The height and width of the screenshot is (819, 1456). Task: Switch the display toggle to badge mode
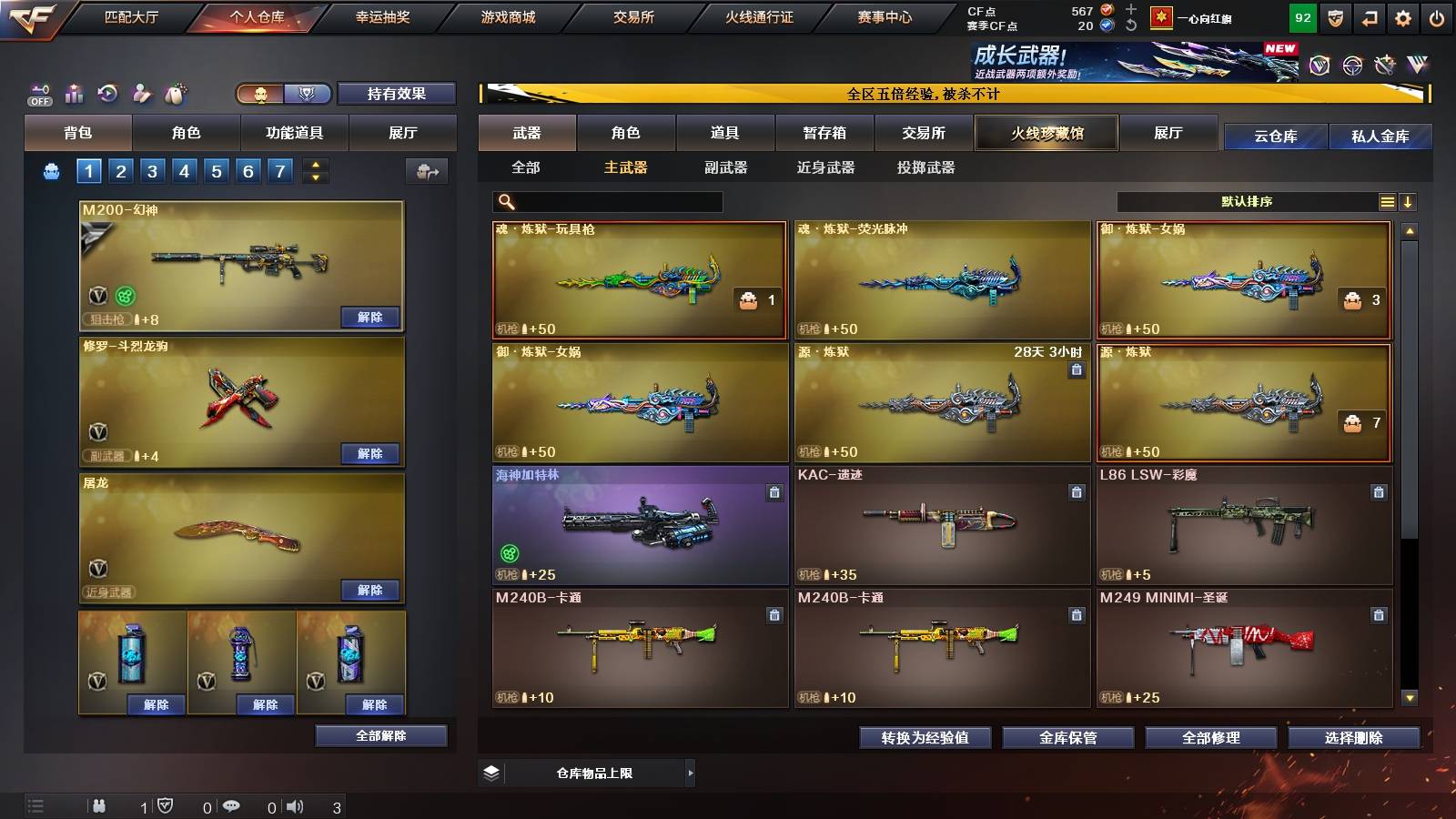click(x=308, y=94)
